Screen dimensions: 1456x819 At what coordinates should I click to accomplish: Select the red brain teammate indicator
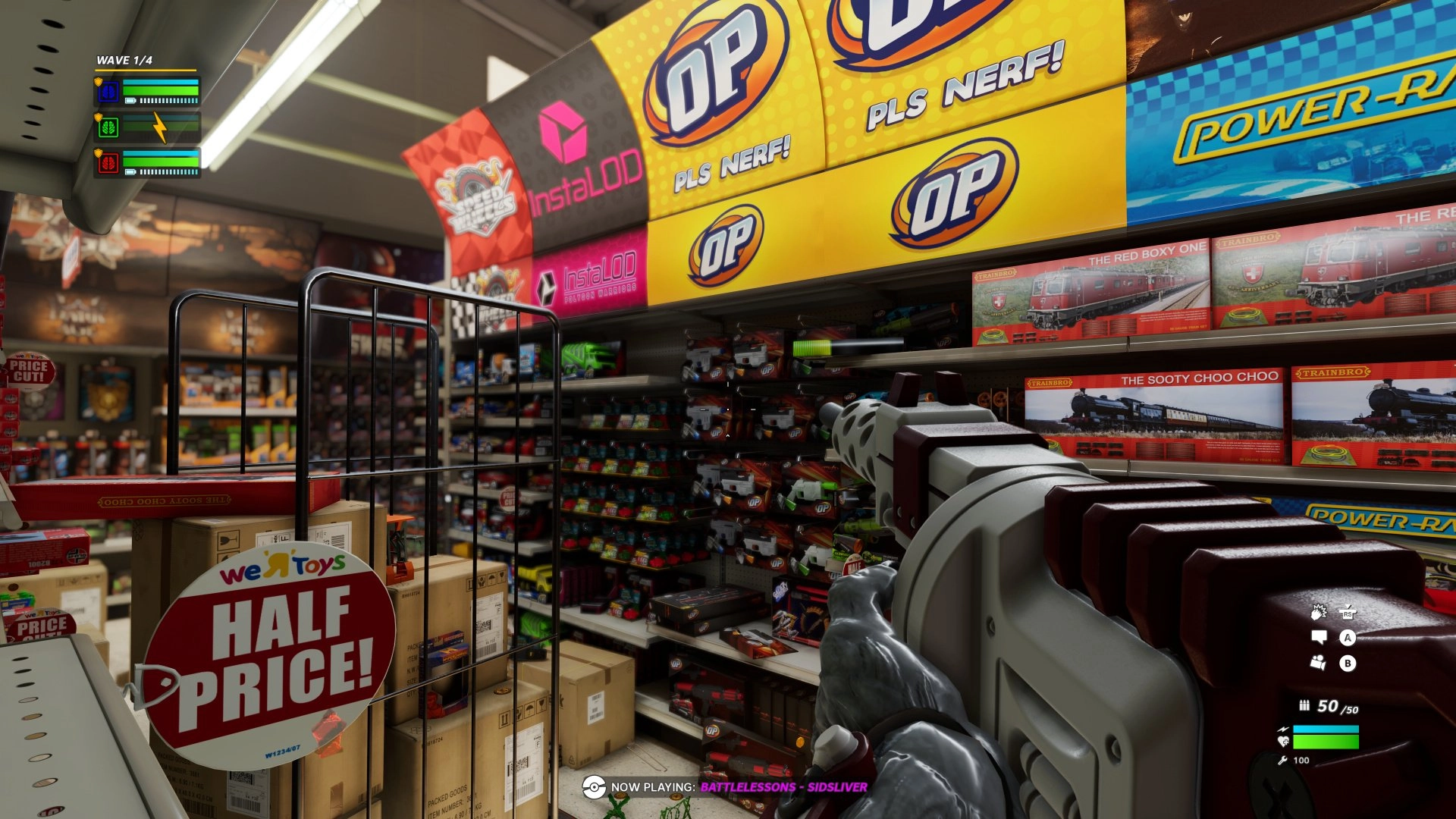(108, 162)
